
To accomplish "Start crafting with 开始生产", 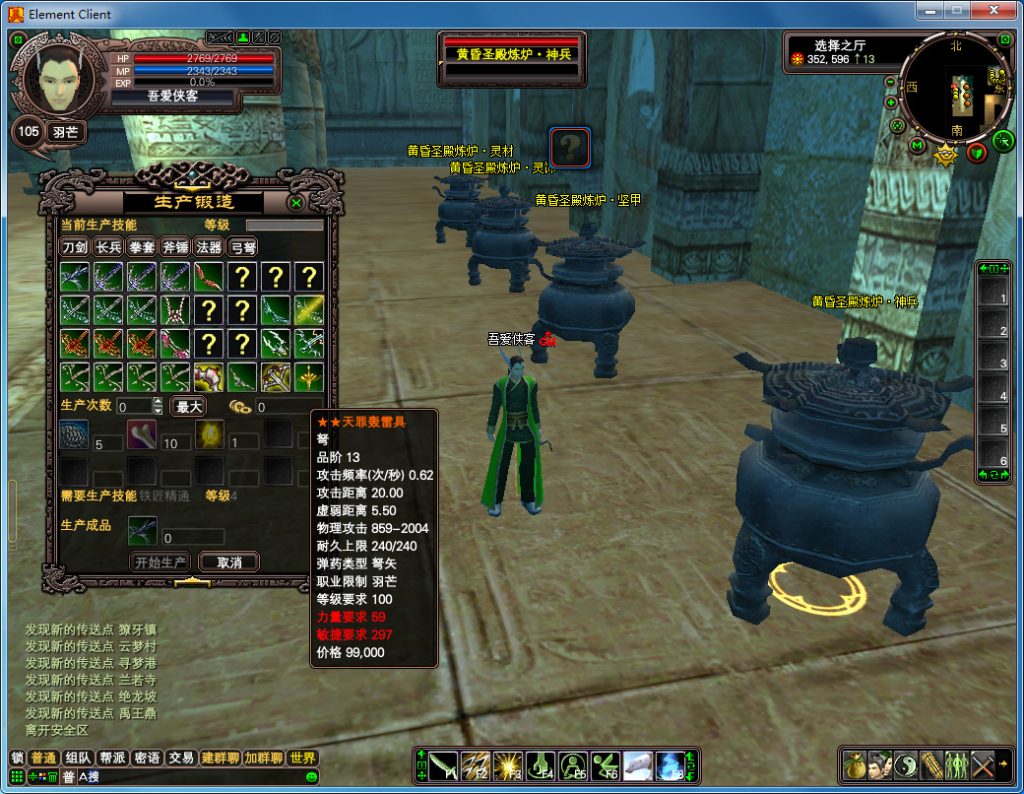I will (161, 562).
